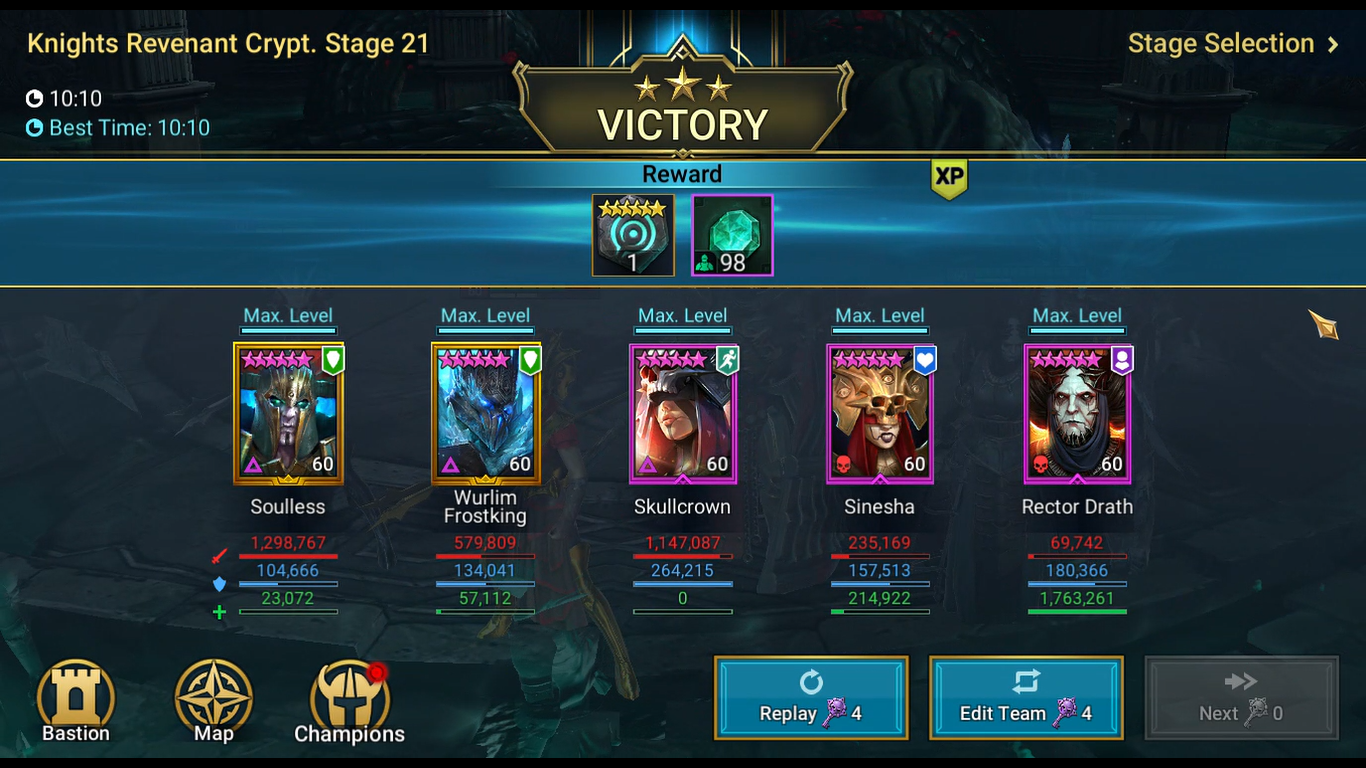Click Sinesha champion portrait
The width and height of the screenshot is (1366, 768).
(880, 414)
